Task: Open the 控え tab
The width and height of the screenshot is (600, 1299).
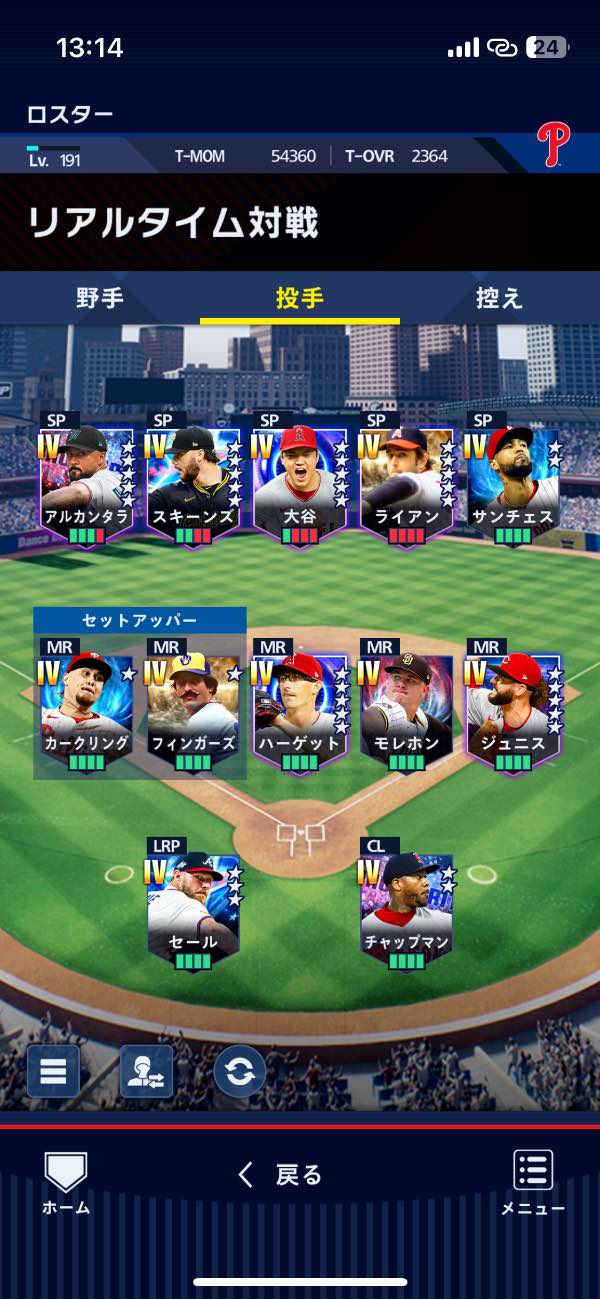Action: 499,298
